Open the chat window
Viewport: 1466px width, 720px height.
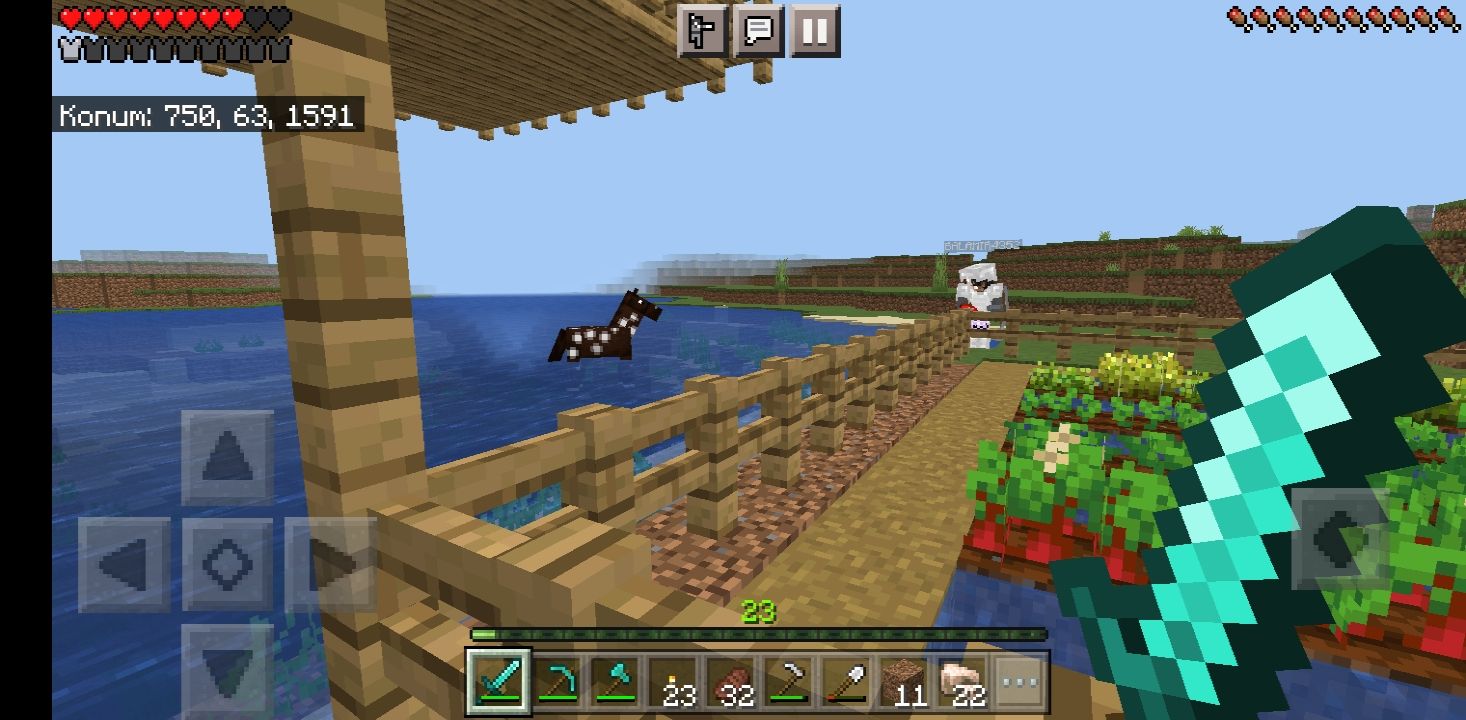pos(758,32)
